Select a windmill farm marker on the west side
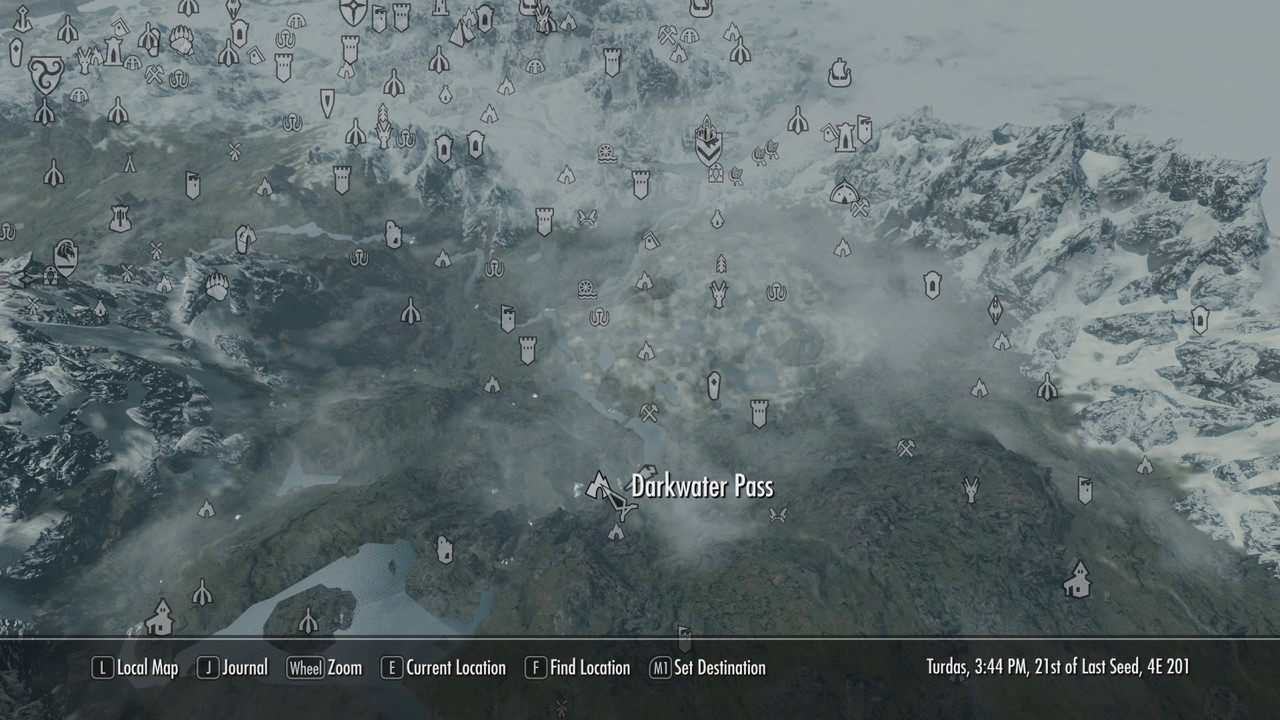Screen dimensions: 1280x720 pos(128,270)
